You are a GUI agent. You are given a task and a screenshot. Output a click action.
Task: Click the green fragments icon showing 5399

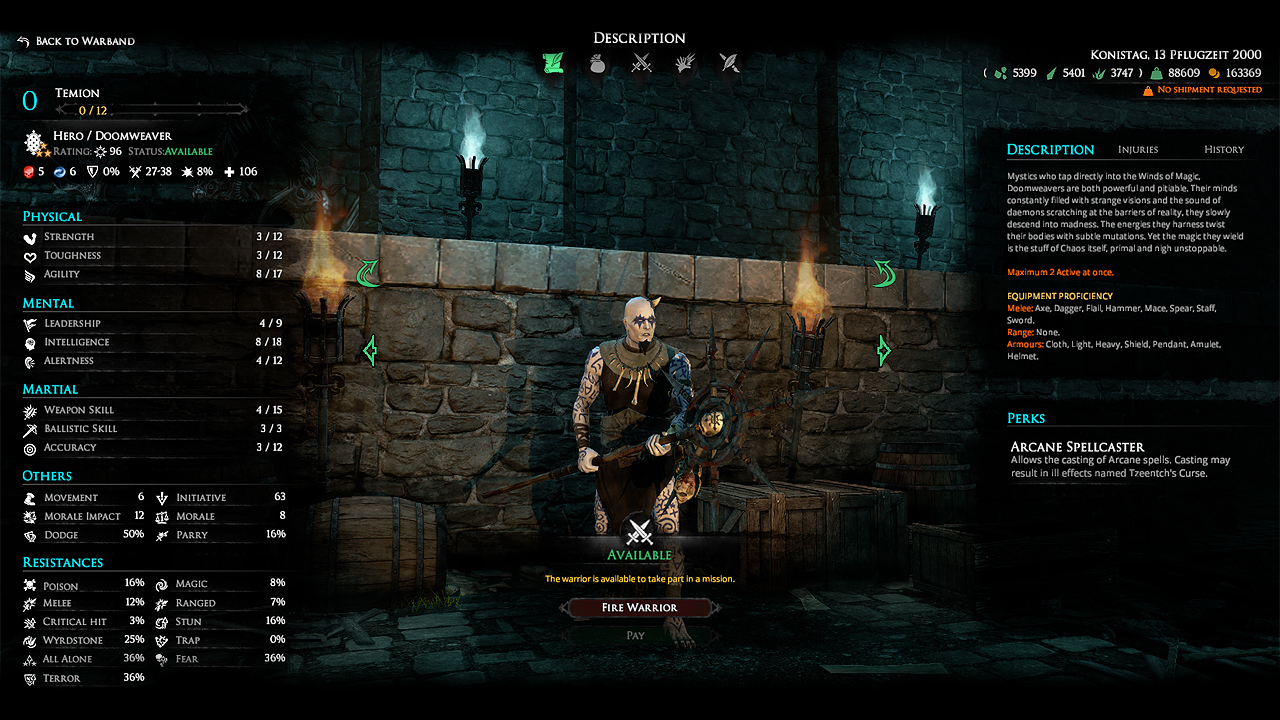(999, 72)
